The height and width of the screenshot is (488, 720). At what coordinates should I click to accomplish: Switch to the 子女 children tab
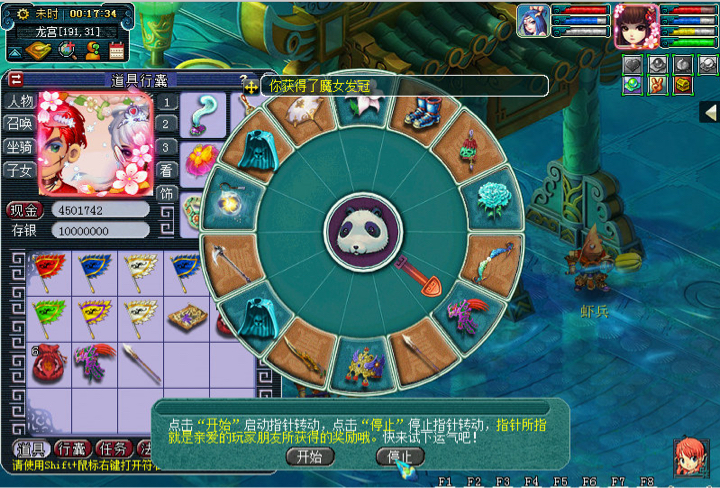tap(20, 169)
